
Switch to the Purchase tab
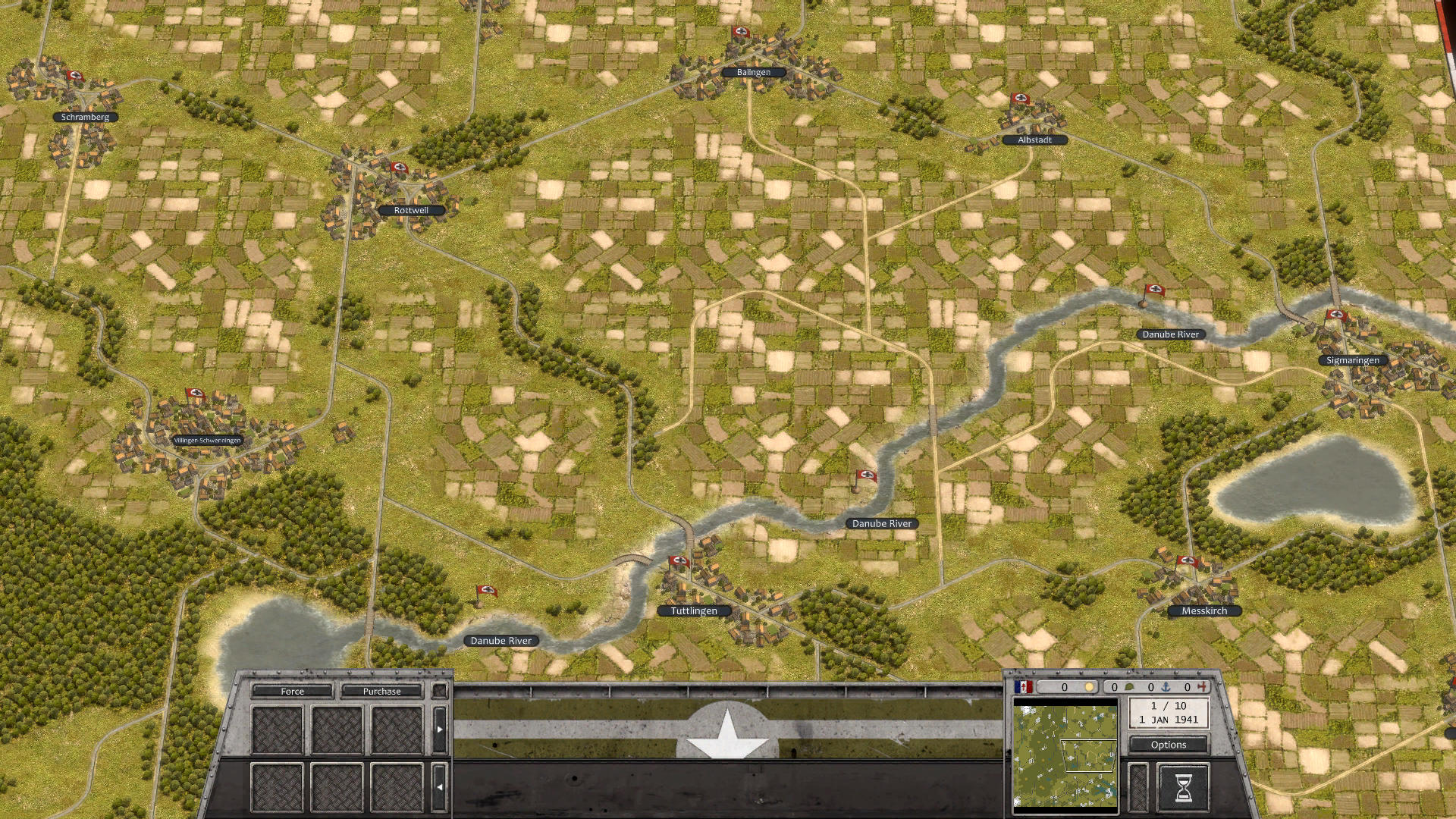(381, 692)
